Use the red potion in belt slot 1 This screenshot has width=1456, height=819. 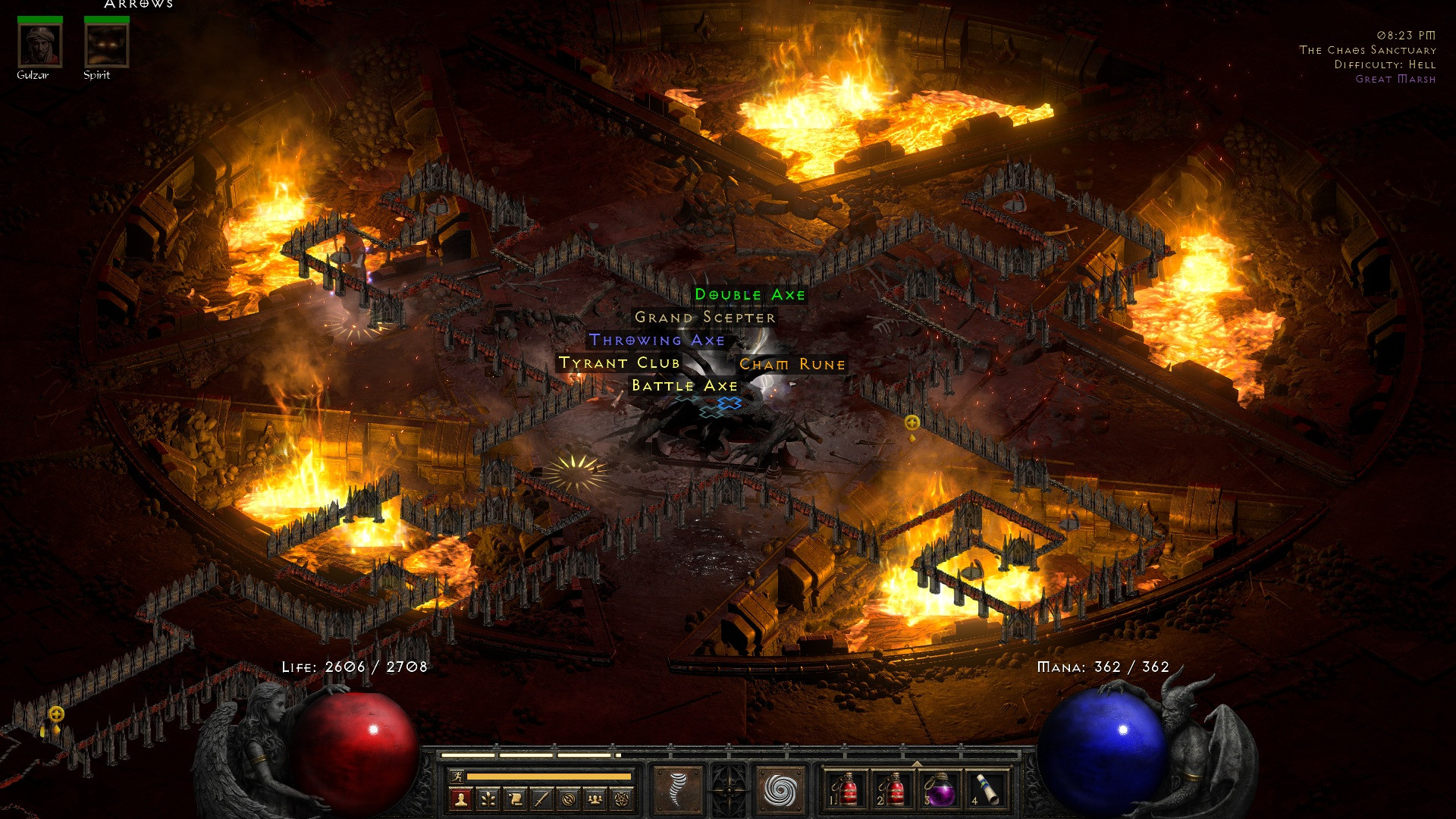(845, 790)
